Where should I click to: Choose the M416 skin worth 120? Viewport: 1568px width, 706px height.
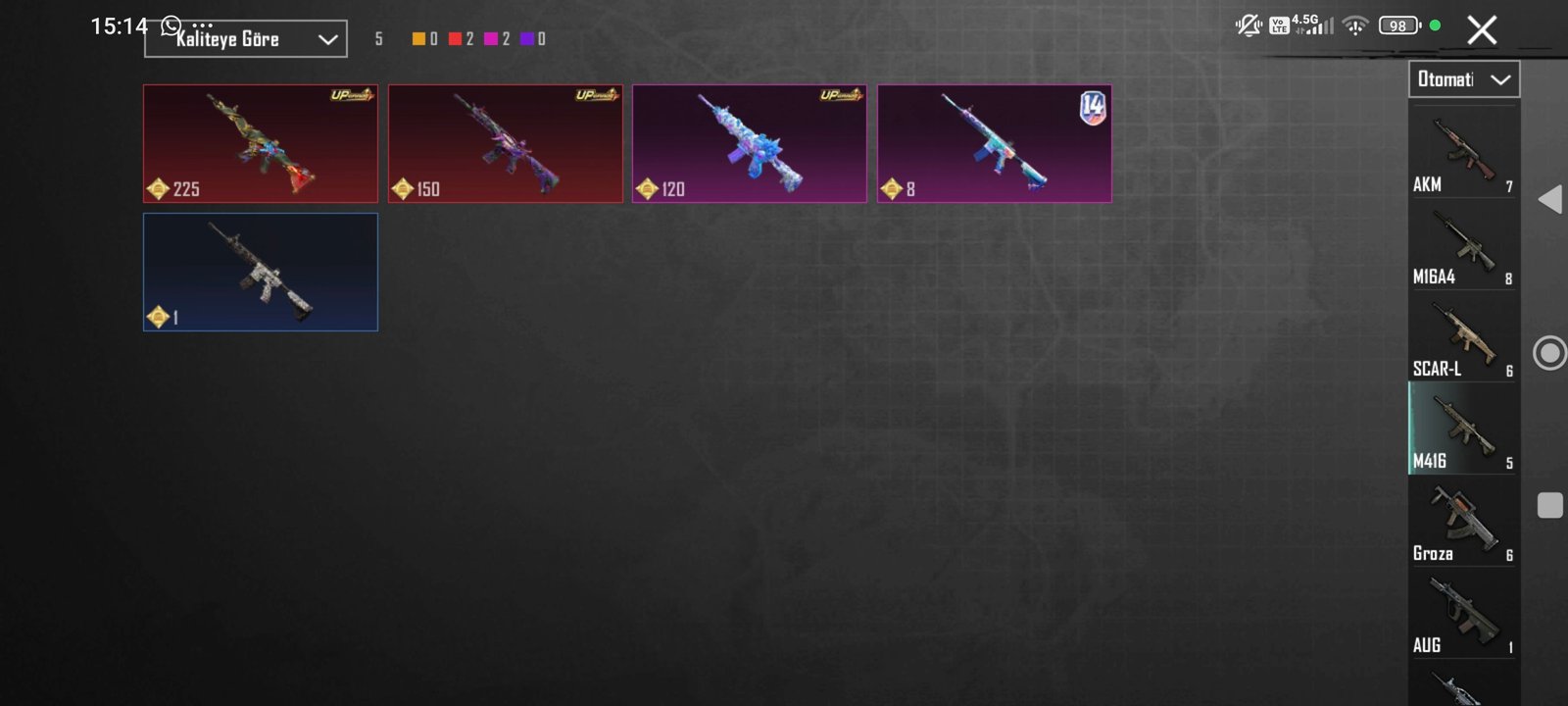[x=750, y=143]
